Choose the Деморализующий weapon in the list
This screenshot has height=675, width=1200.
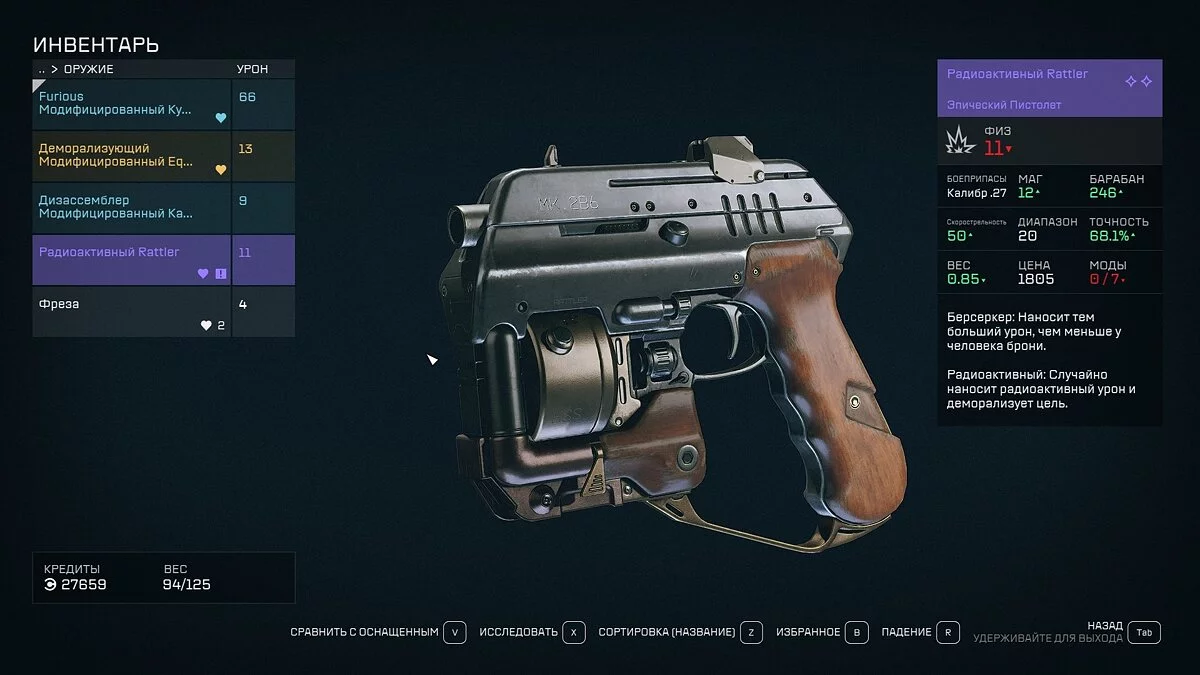[132, 156]
